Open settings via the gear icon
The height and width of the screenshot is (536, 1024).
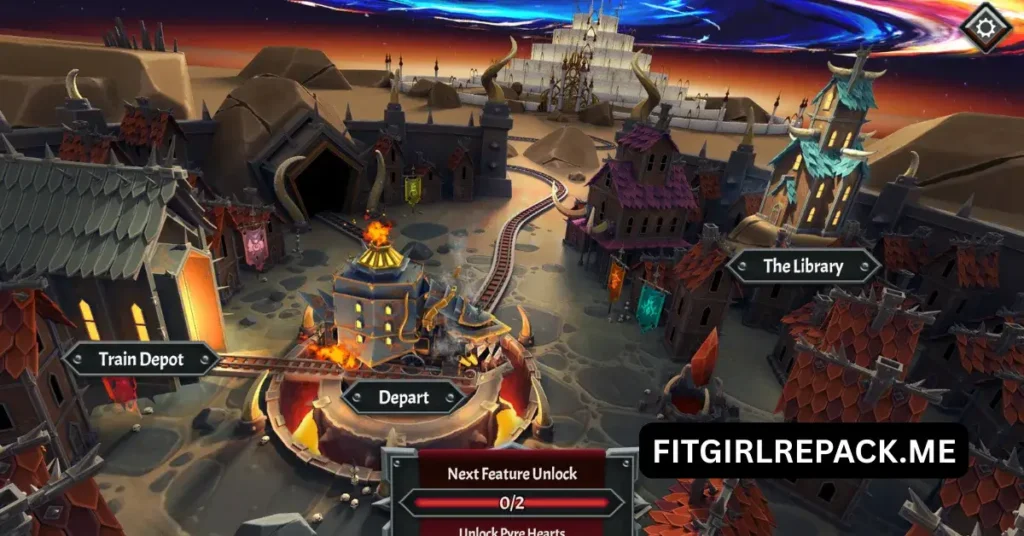click(x=984, y=23)
